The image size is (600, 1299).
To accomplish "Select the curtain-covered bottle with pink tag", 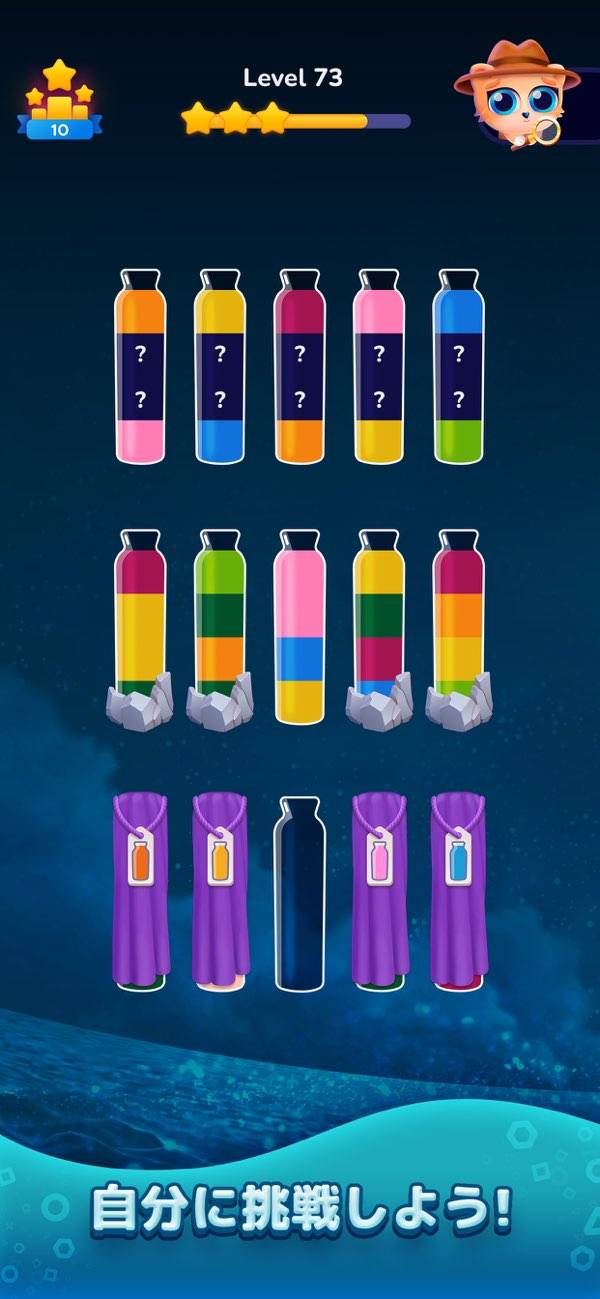I will tap(379, 888).
